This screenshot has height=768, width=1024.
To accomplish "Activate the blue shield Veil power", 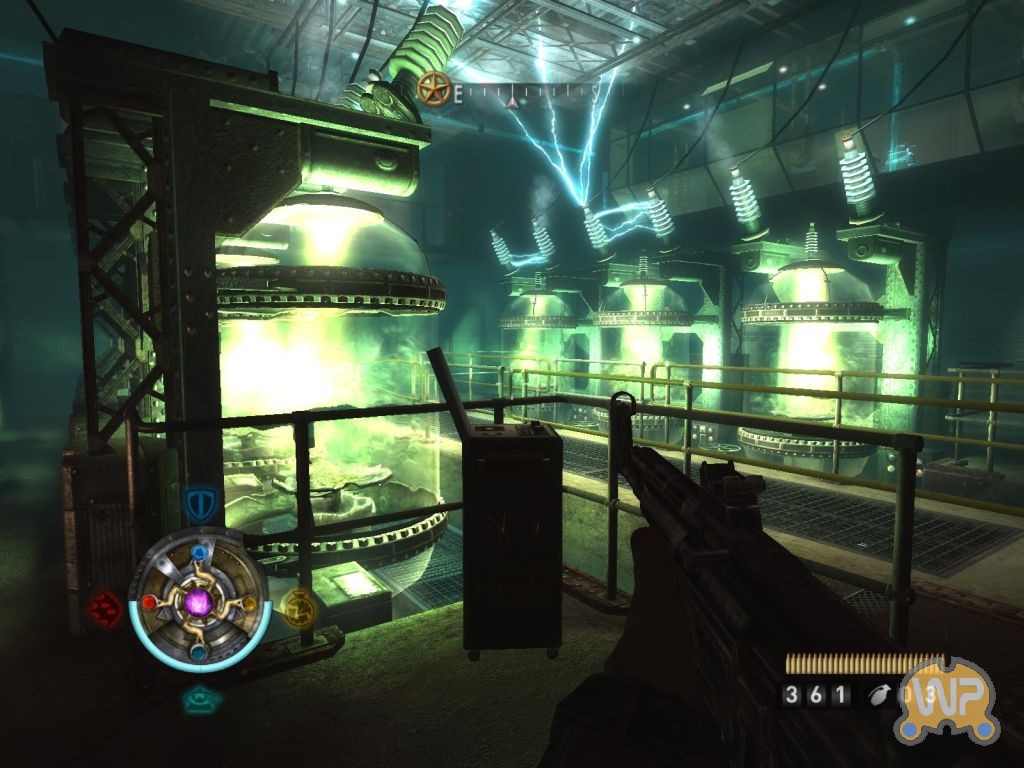I will (201, 499).
